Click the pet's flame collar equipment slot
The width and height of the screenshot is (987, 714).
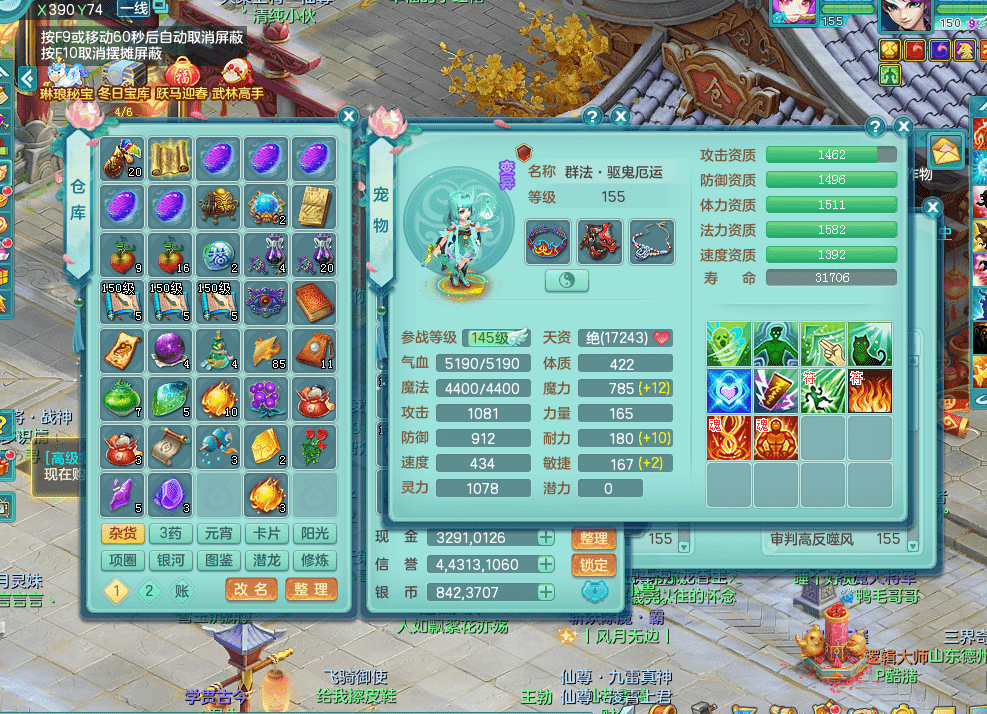(548, 241)
